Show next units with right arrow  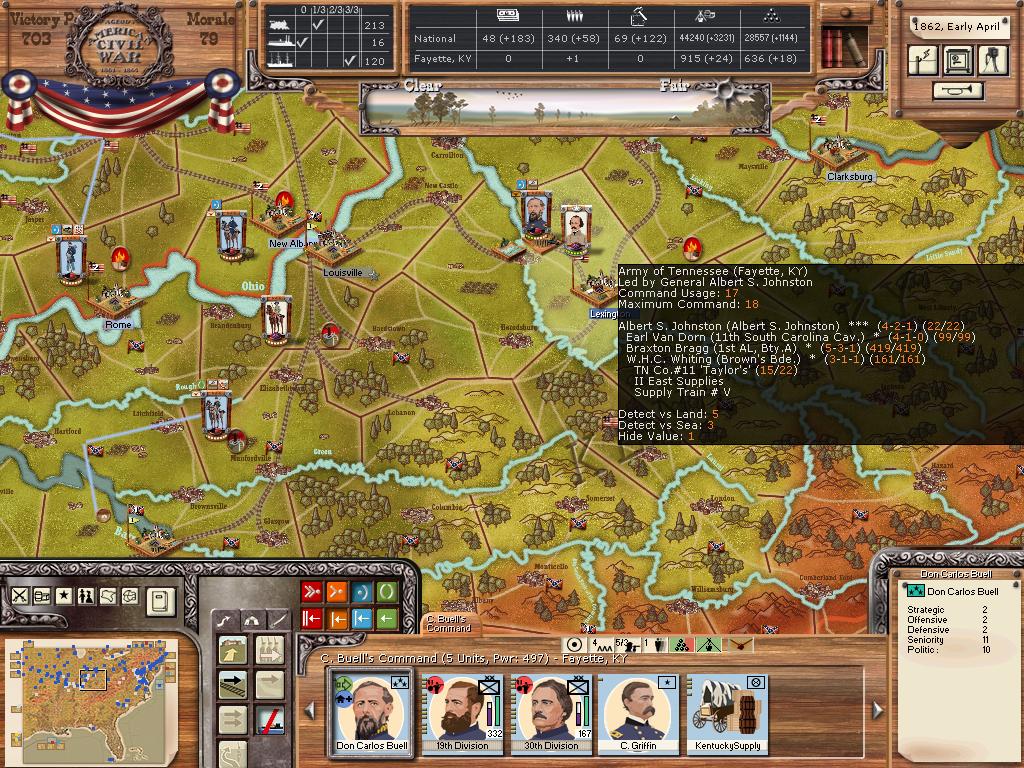point(878,709)
